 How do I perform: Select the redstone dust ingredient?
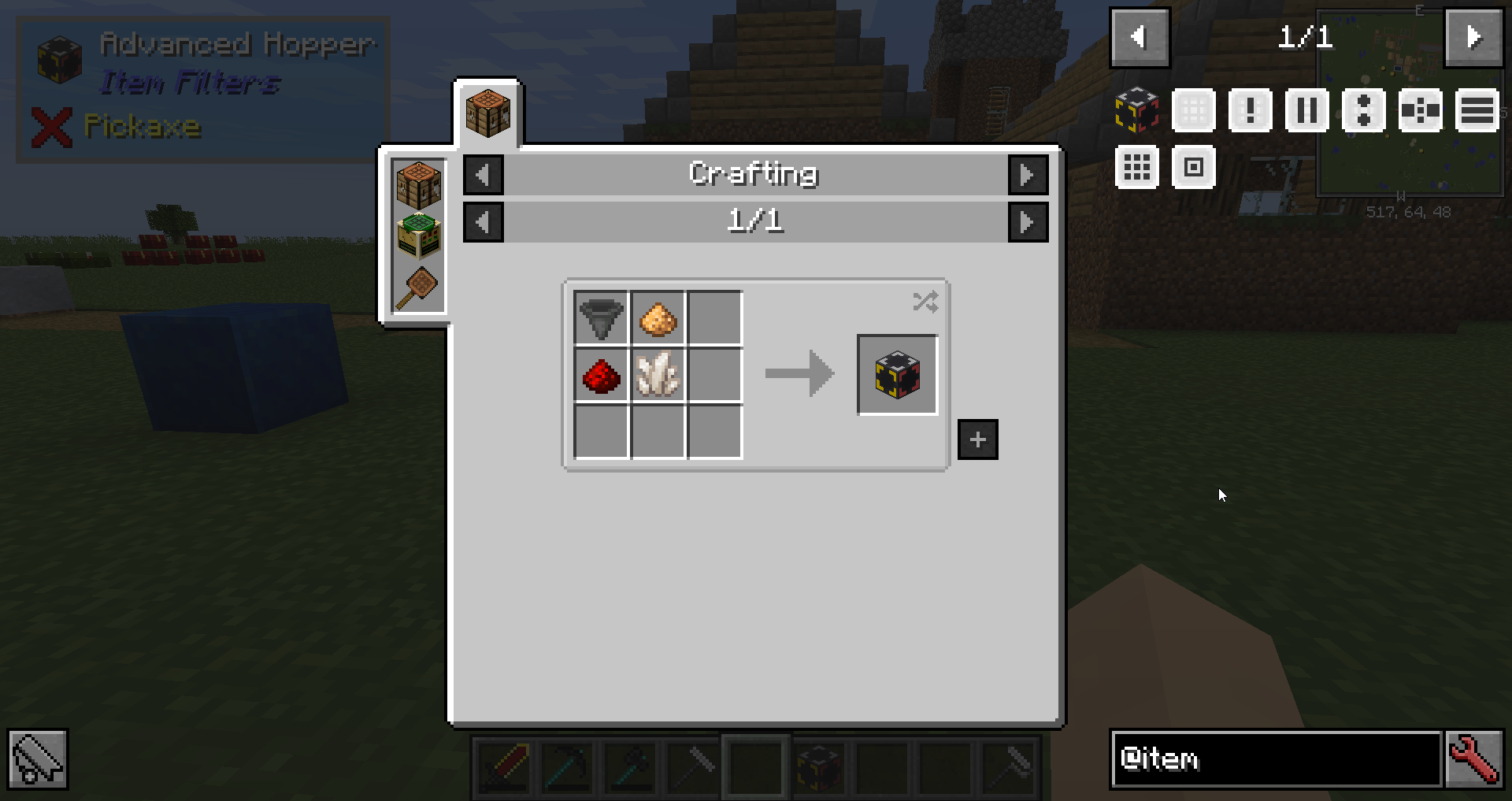tap(601, 375)
